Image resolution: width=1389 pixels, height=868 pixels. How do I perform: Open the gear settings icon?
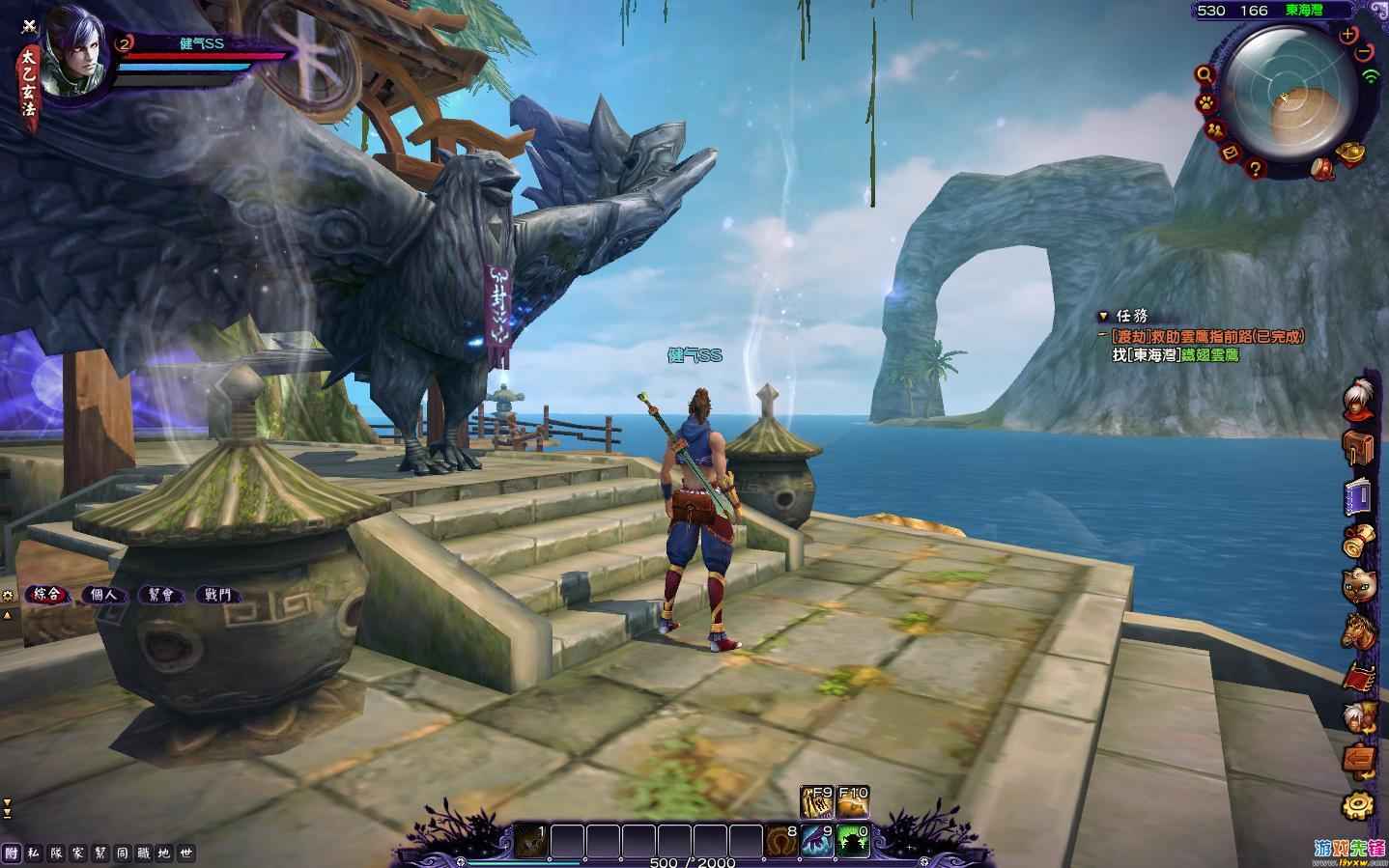pyautogui.click(x=1358, y=803)
